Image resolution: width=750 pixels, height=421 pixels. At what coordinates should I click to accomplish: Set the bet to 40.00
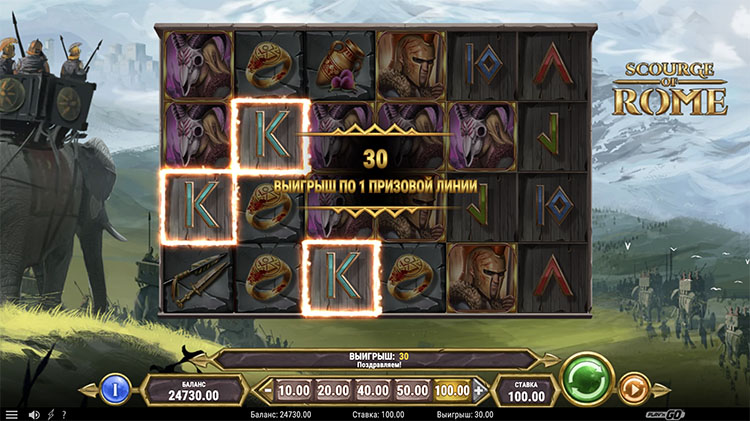[372, 389]
